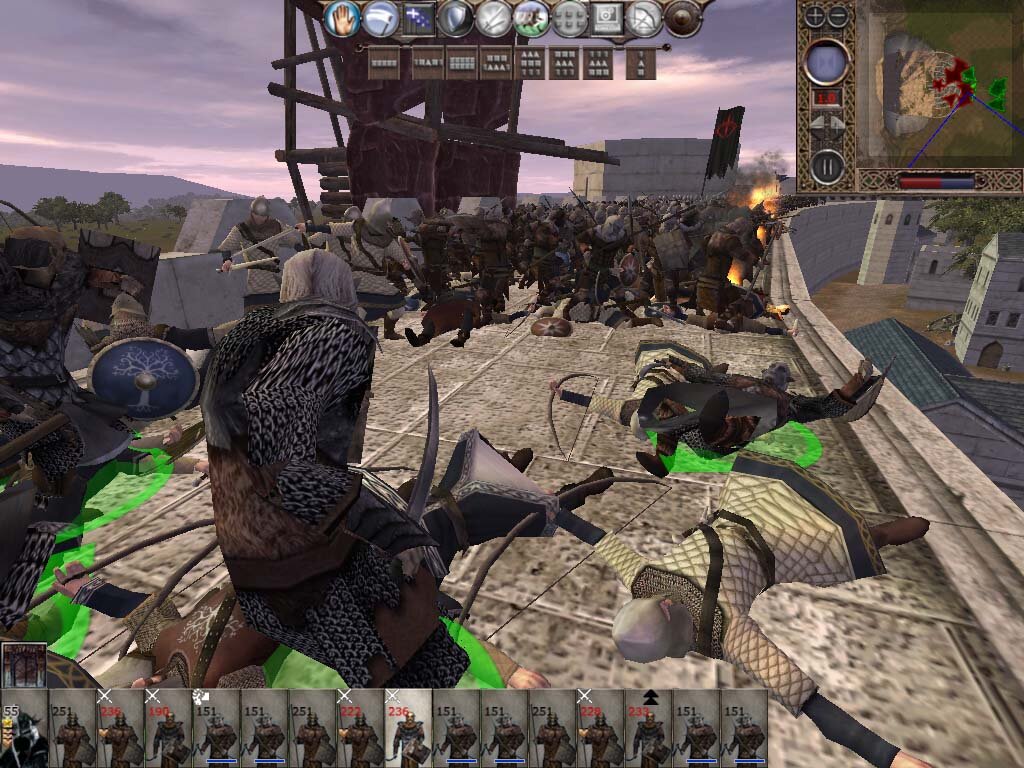
Task: Pause the battle with pause button
Action: pyautogui.click(x=827, y=165)
